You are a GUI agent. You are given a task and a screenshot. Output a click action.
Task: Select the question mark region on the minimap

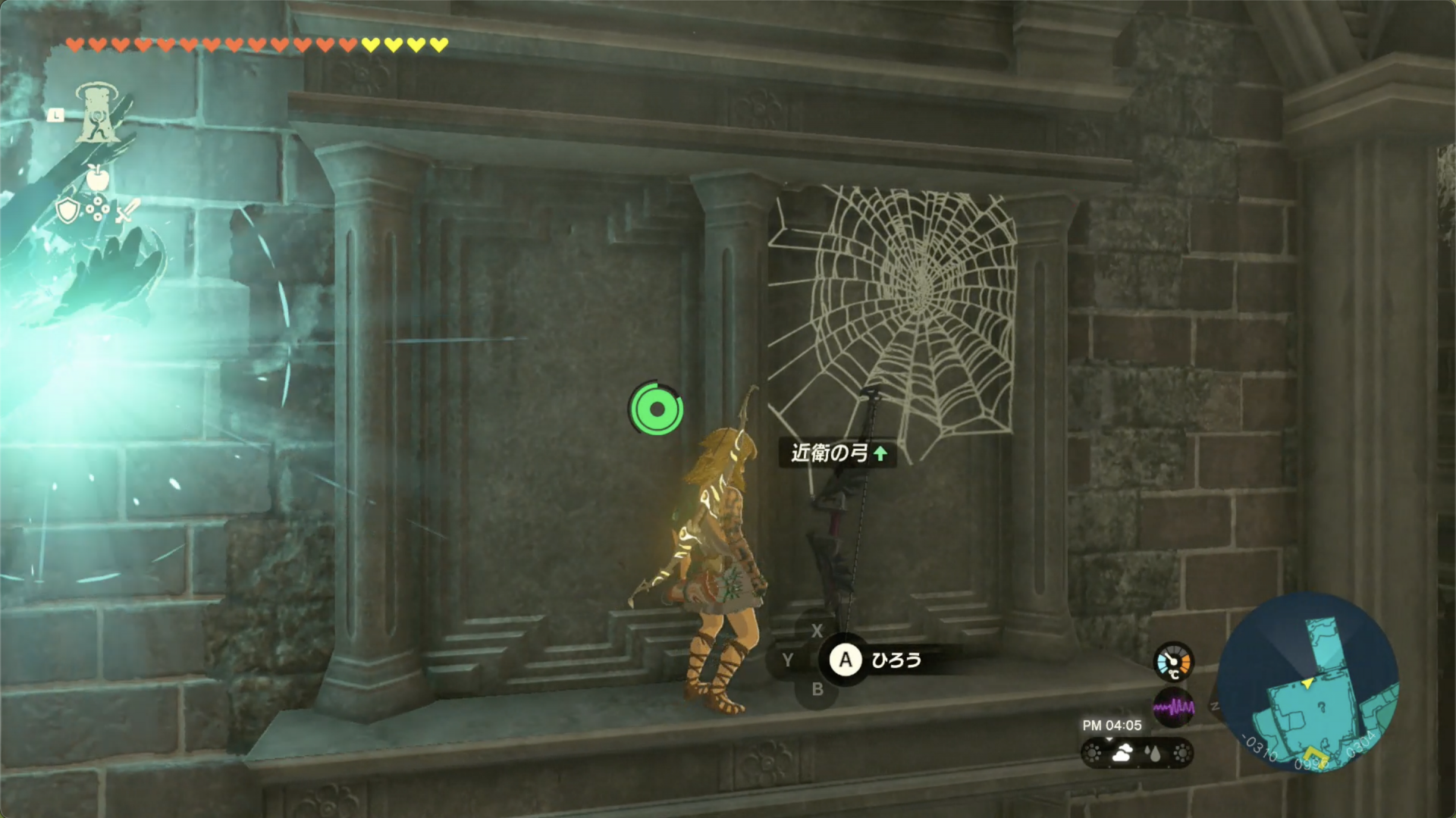[x=1323, y=707]
